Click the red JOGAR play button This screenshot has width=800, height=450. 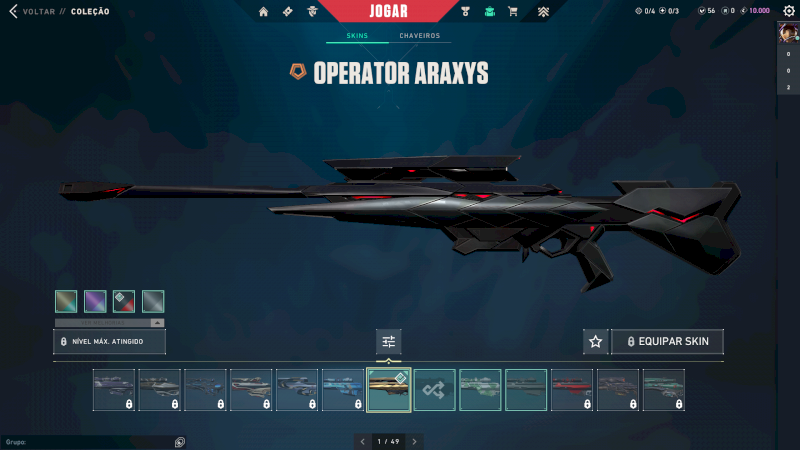(398, 11)
